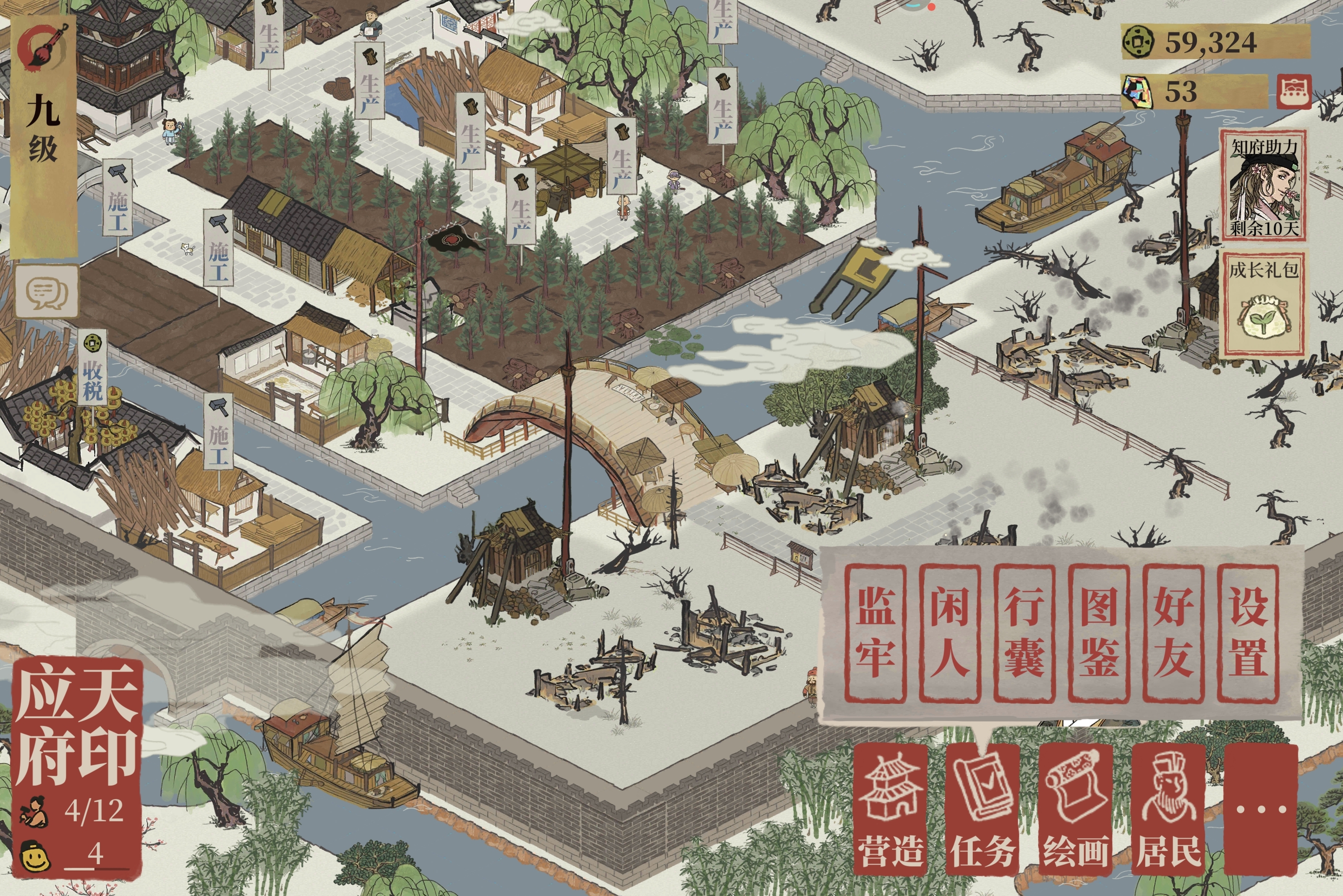Open the 图鉴 encyclopedia

1098,633
